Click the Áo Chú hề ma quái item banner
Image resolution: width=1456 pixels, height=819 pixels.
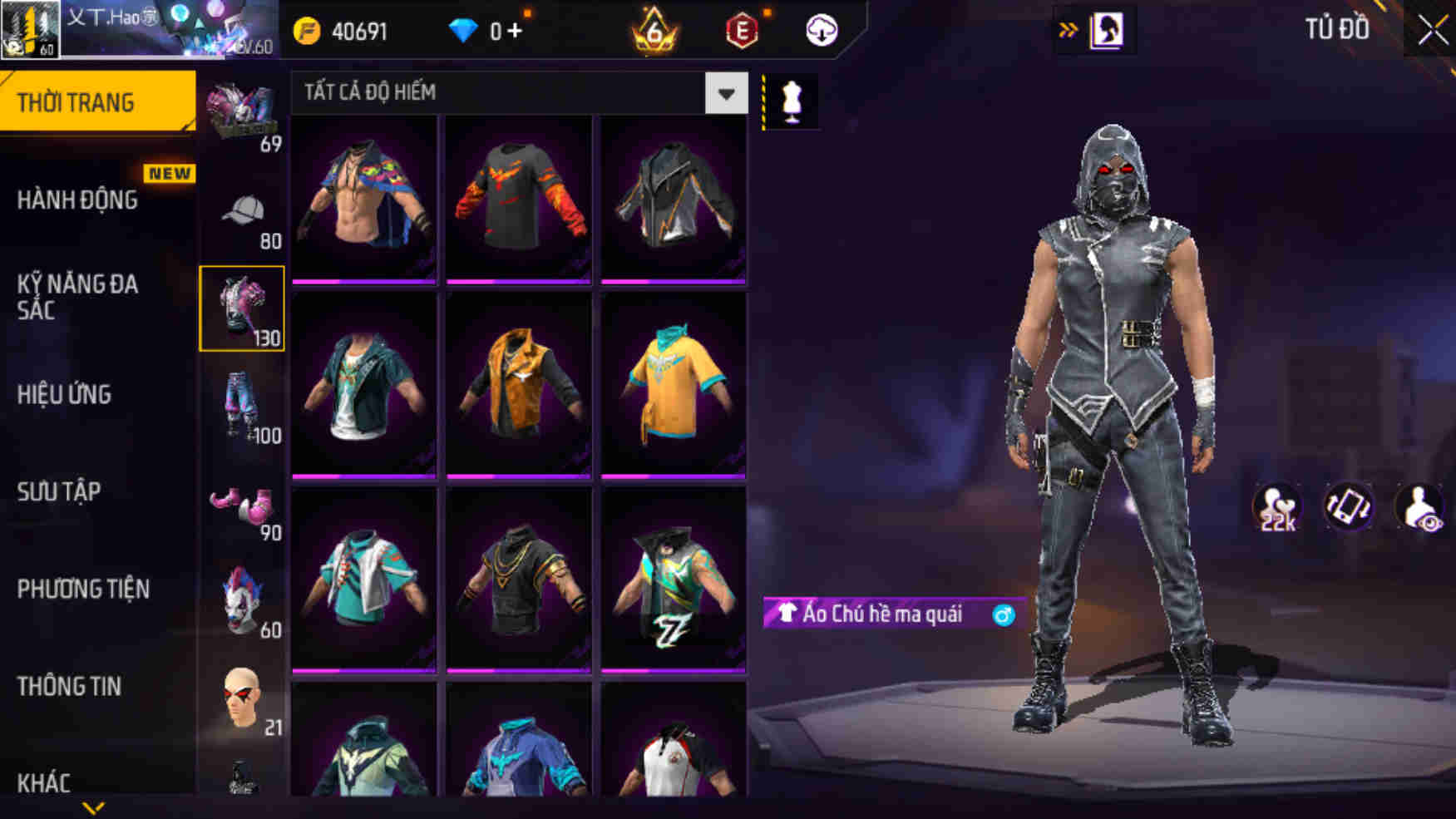tap(881, 615)
